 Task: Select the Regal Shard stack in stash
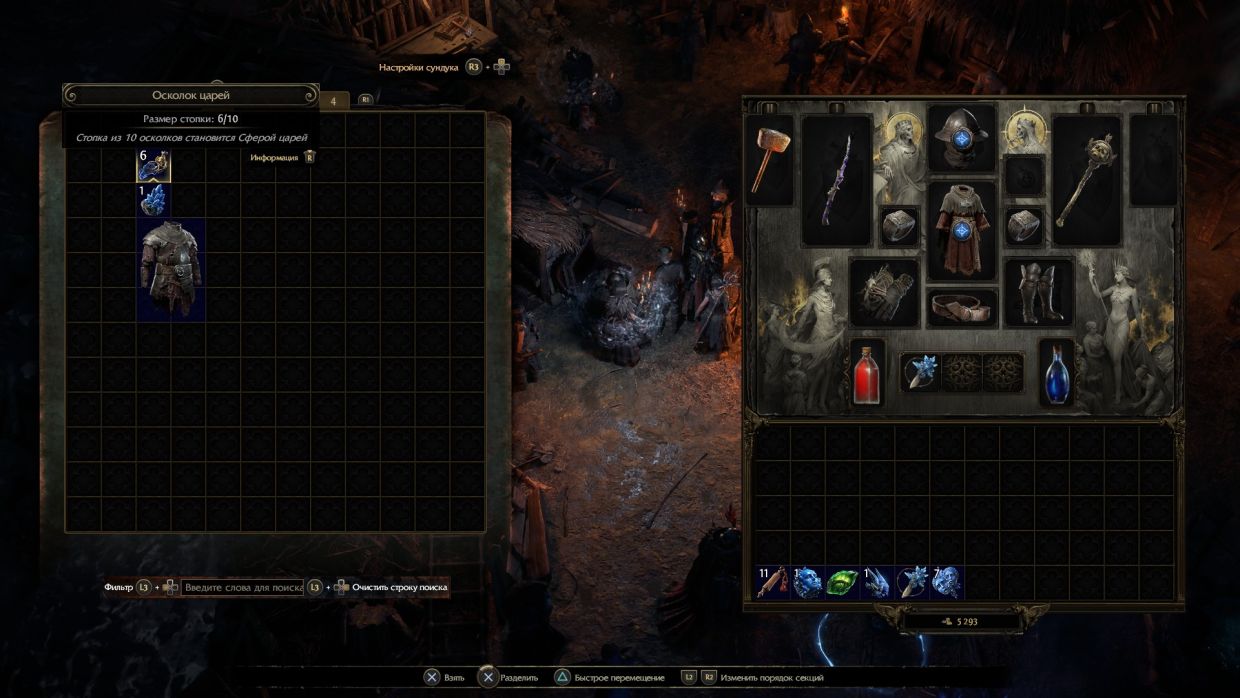(154, 166)
